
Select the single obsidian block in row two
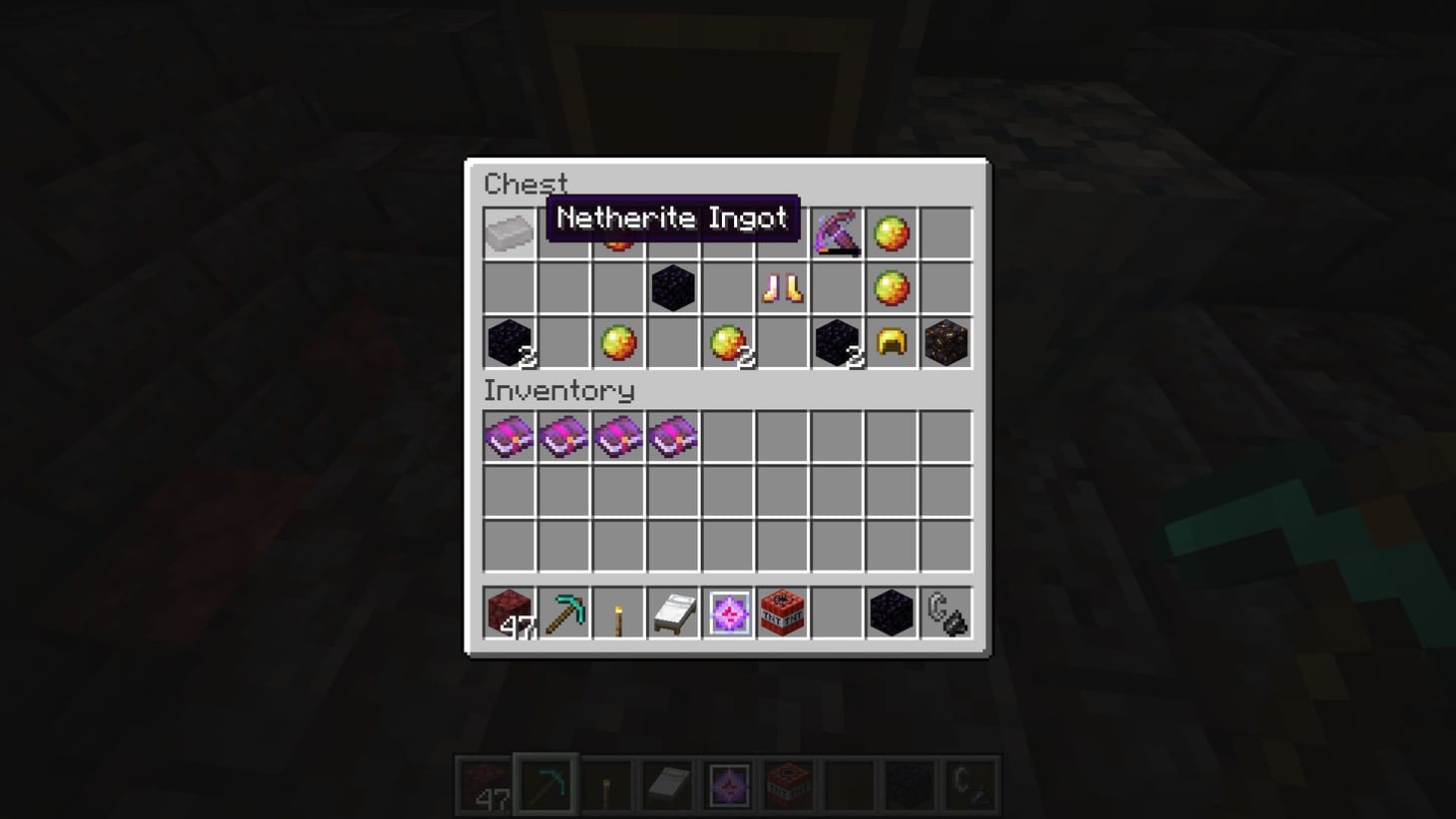coord(673,289)
